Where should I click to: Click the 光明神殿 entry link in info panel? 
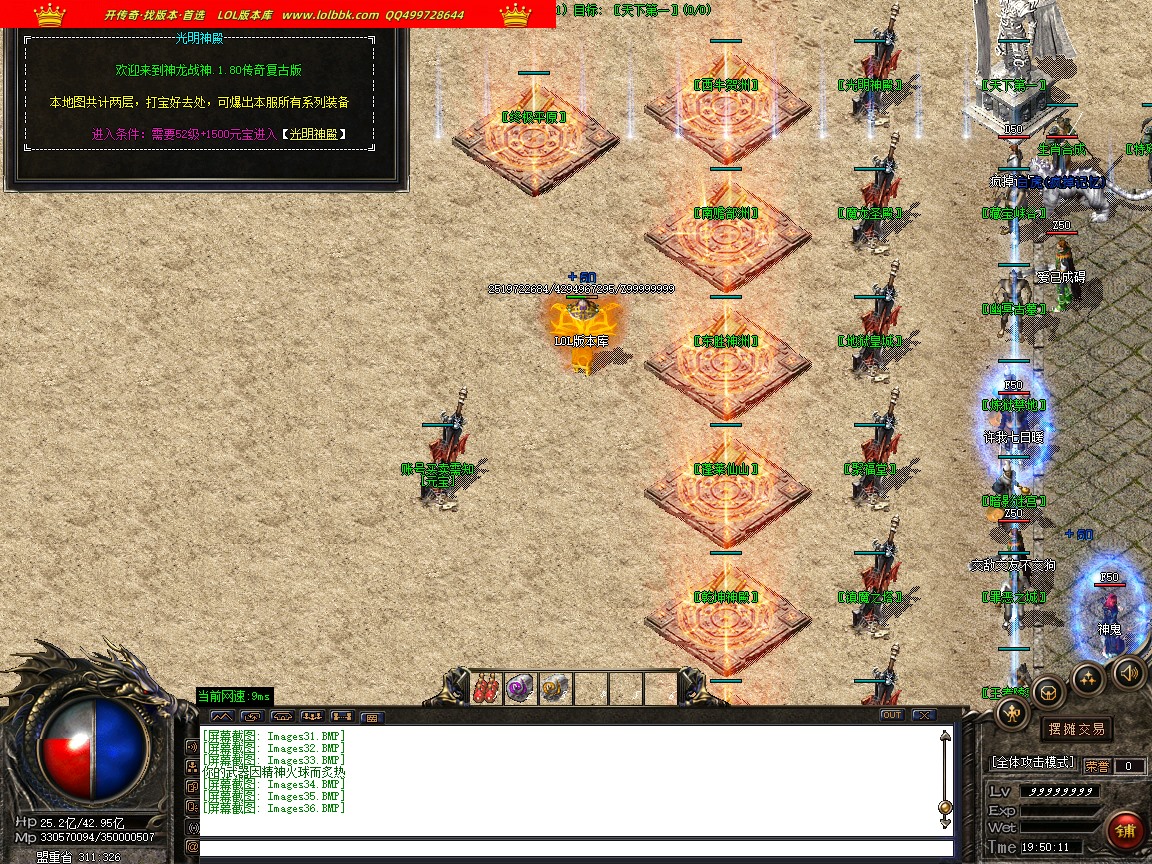click(314, 134)
